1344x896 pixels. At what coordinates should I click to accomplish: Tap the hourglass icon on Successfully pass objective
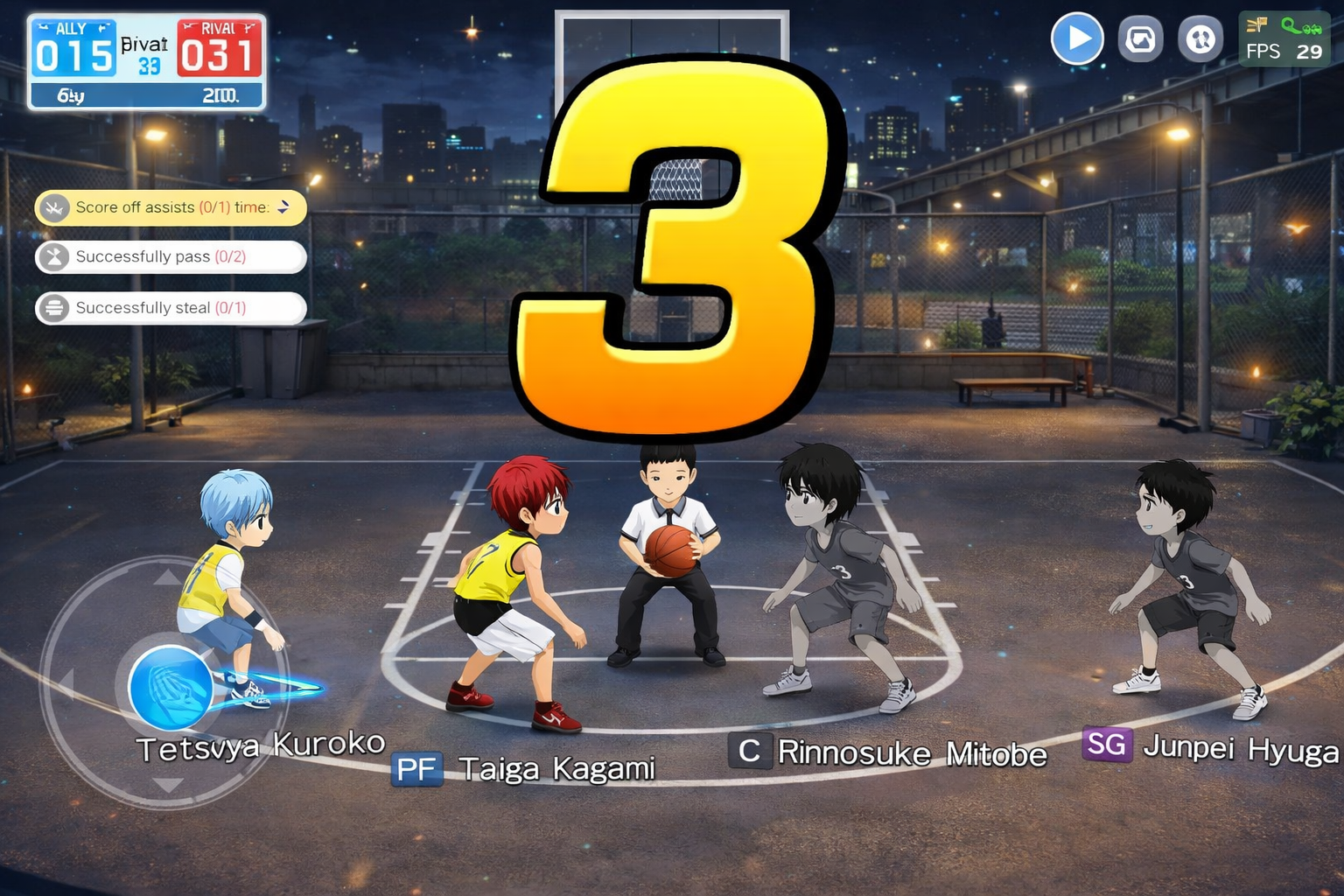point(54,256)
